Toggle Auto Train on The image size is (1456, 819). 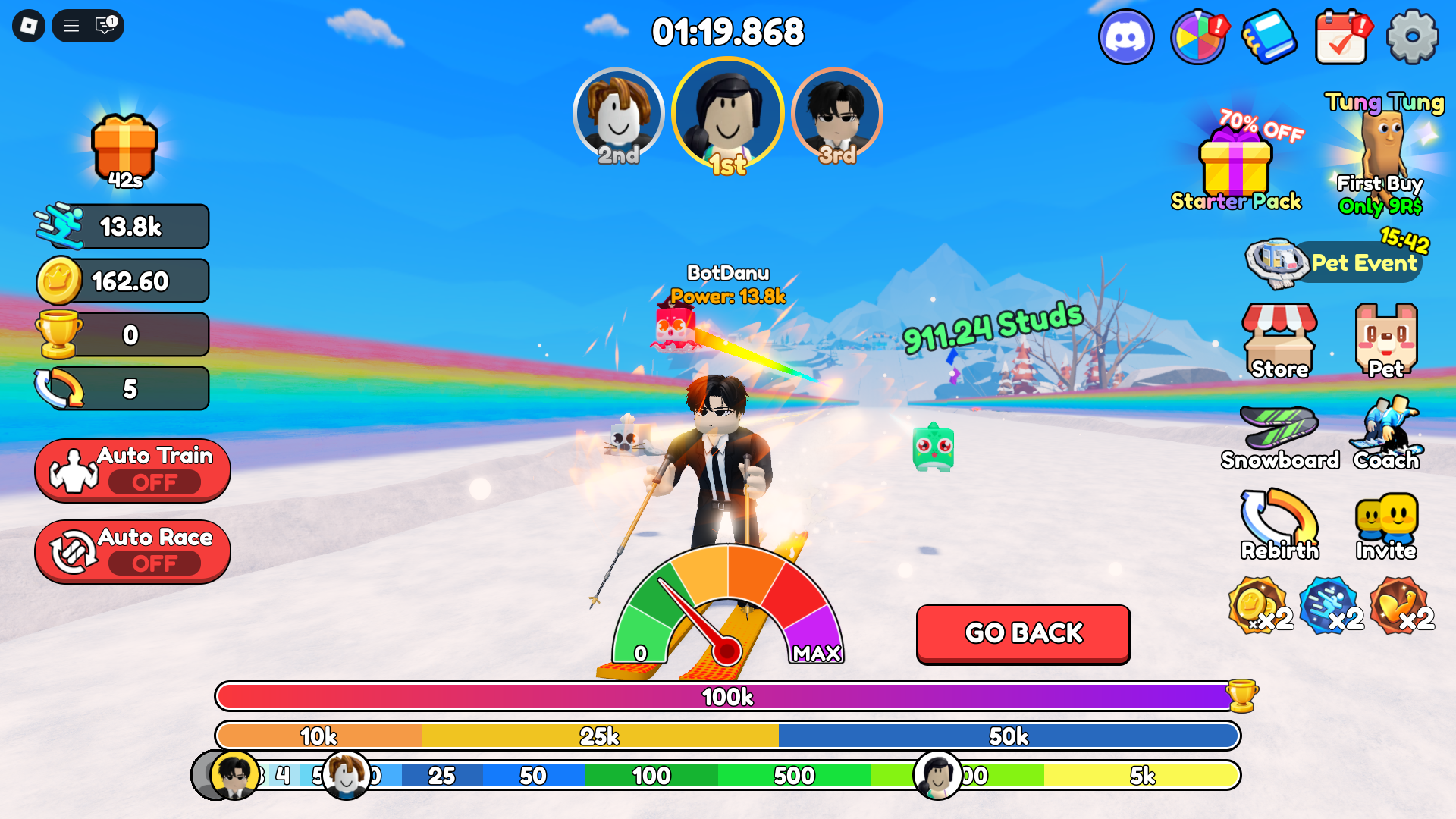tap(133, 470)
